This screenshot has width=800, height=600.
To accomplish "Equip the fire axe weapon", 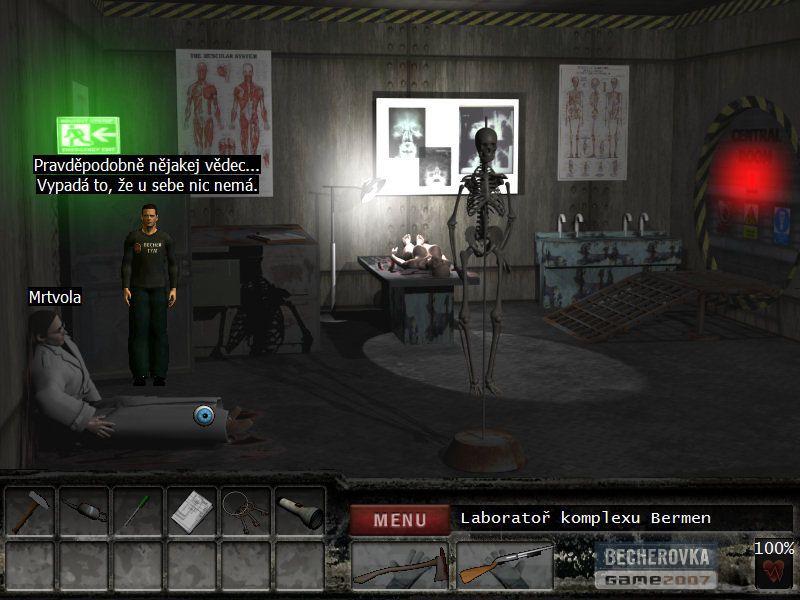I will pos(399,567).
